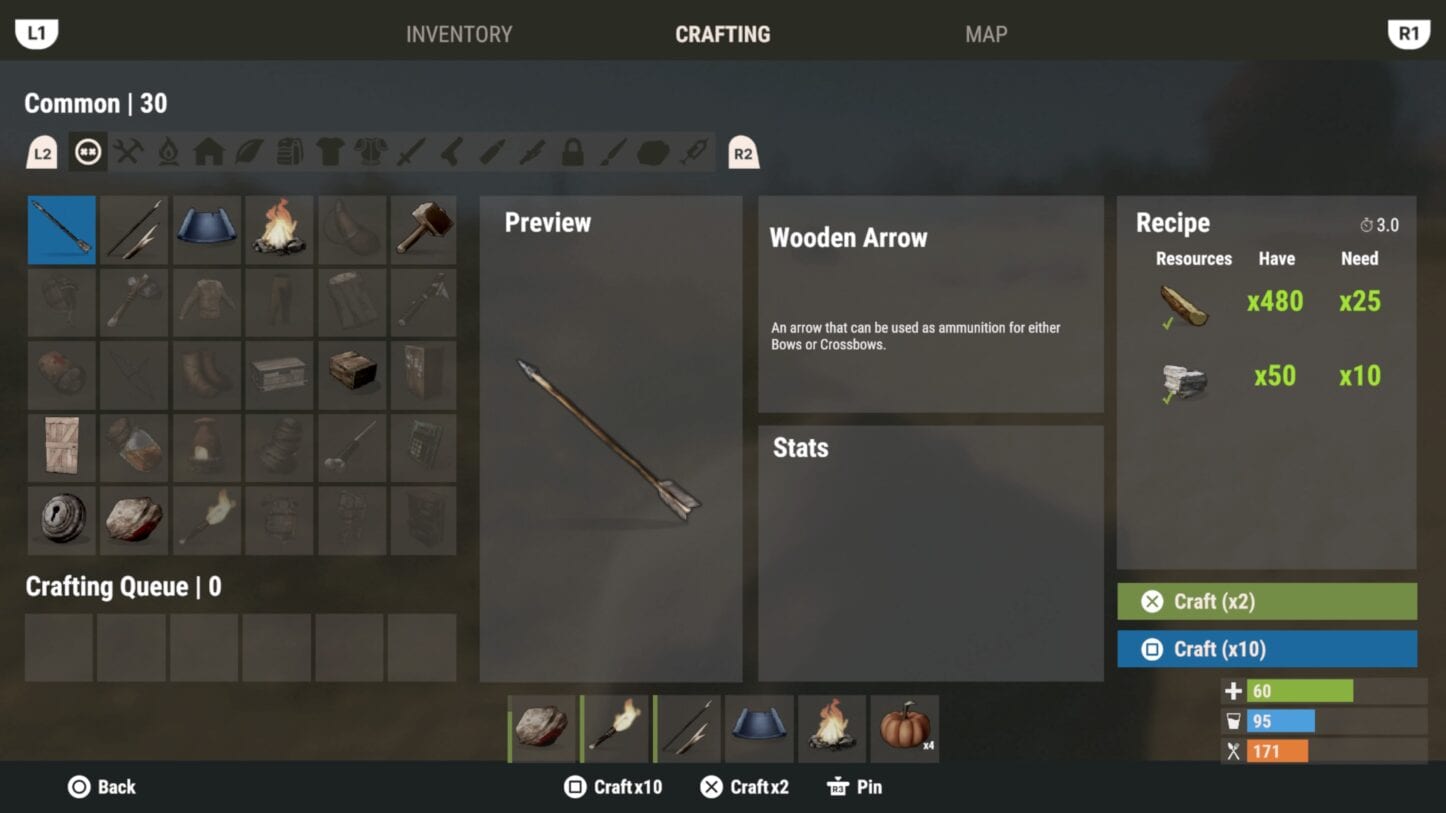Screen dimensions: 1446x813
Task: Queue ten wooden arrows with Craft (x10)
Action: coord(1266,649)
